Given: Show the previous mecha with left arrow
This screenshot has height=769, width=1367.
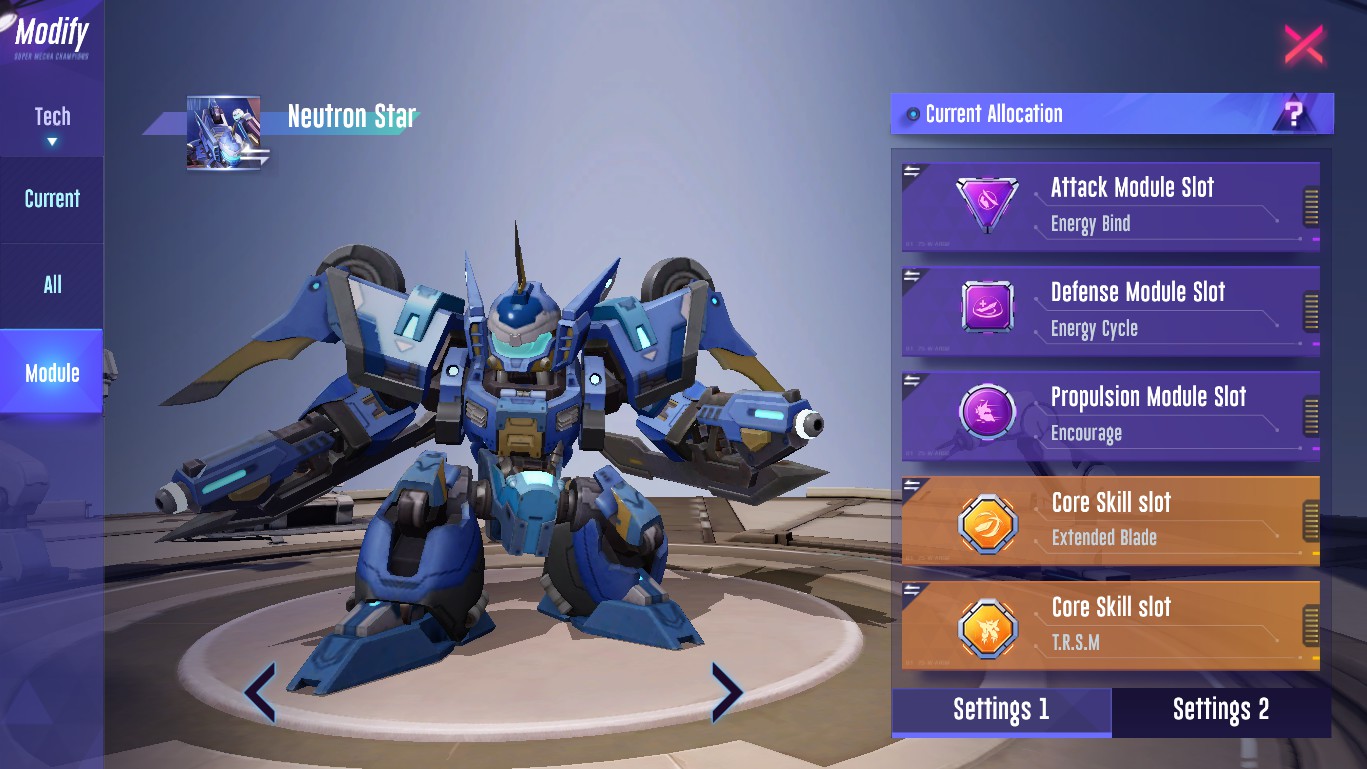Looking at the screenshot, I should point(260,691).
